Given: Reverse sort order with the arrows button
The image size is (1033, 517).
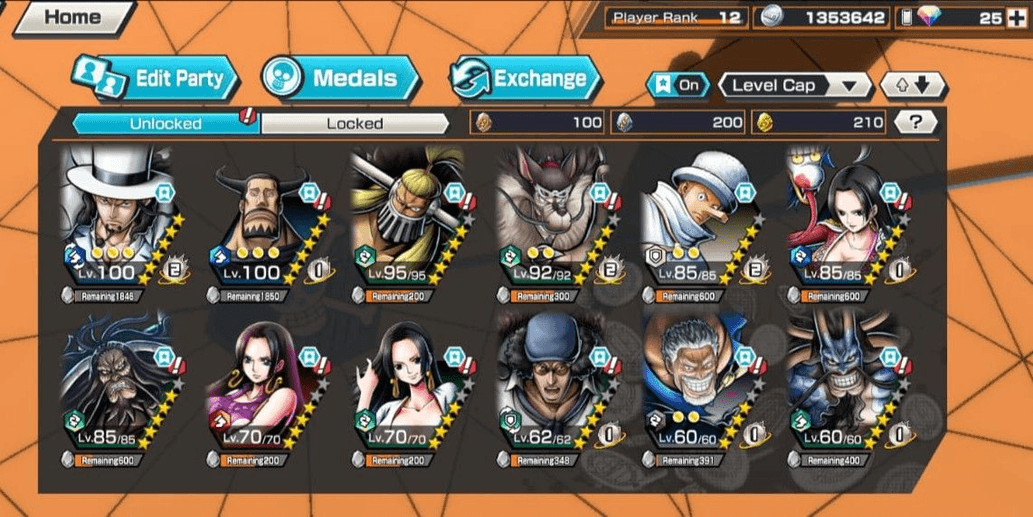Looking at the screenshot, I should click(913, 85).
